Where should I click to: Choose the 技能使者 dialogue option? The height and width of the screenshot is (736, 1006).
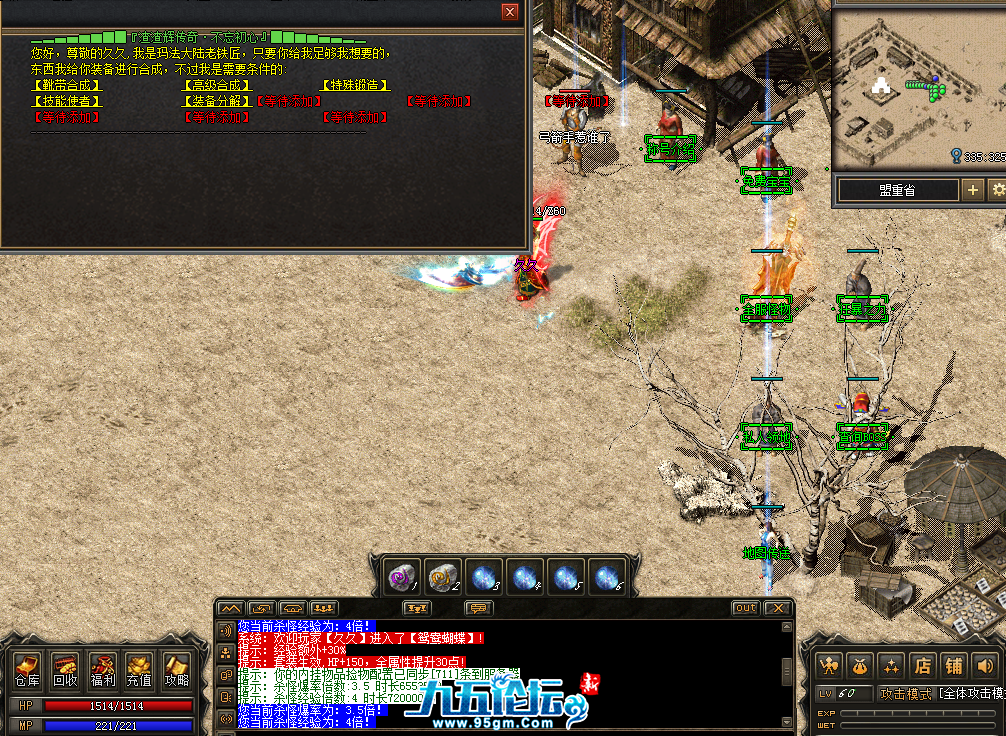click(x=67, y=101)
